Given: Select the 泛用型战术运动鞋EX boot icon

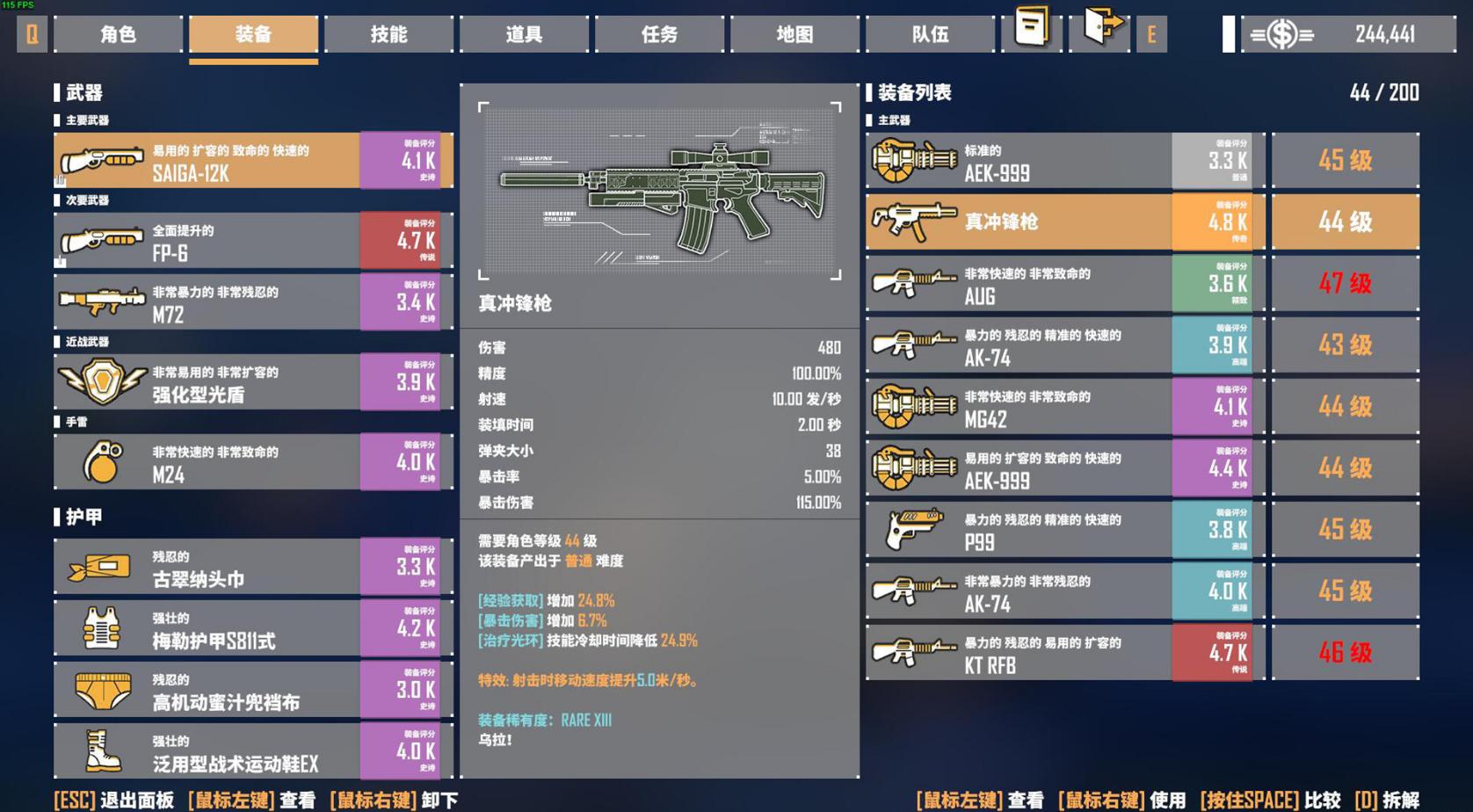Looking at the screenshot, I should pyautogui.click(x=99, y=750).
